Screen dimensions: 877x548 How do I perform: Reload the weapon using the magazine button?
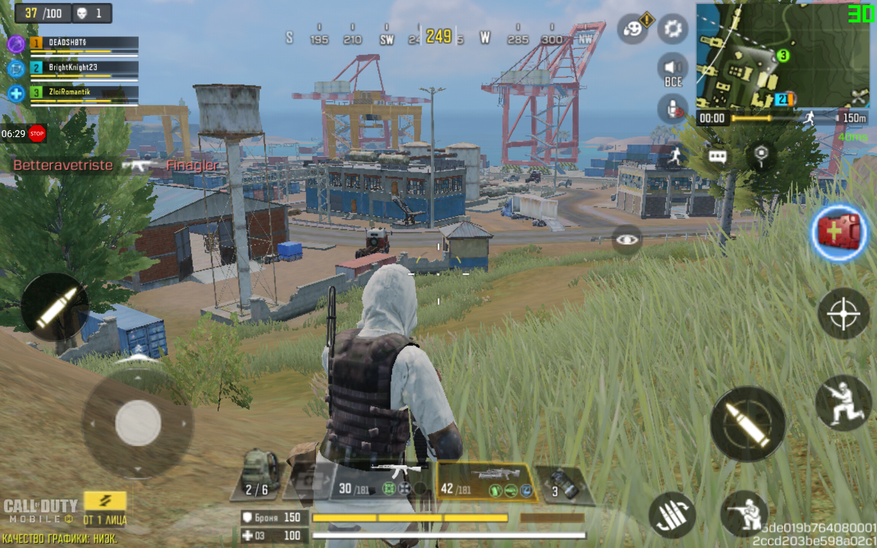(x=672, y=514)
